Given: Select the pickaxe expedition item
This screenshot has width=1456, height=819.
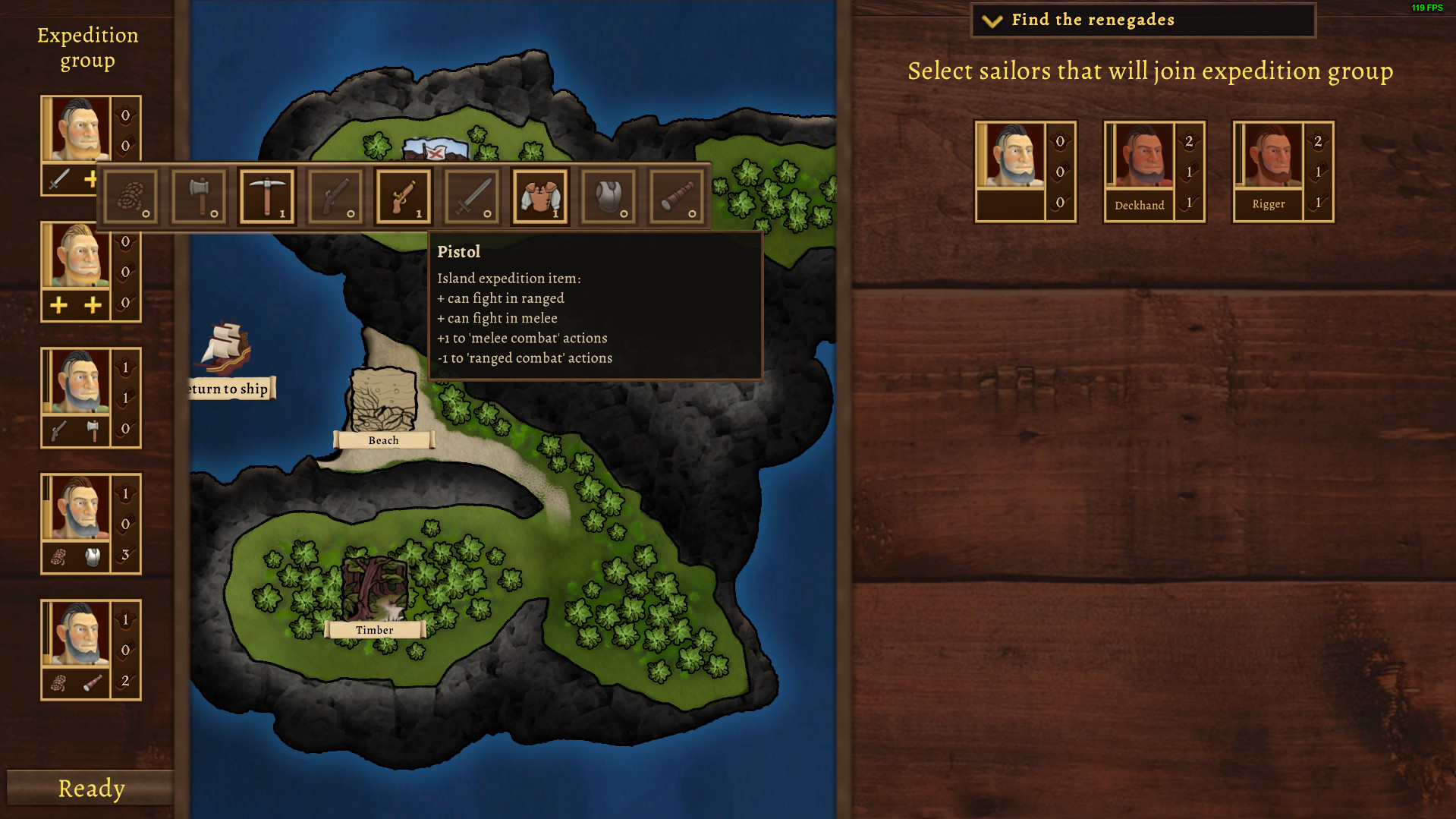Looking at the screenshot, I should 267,196.
